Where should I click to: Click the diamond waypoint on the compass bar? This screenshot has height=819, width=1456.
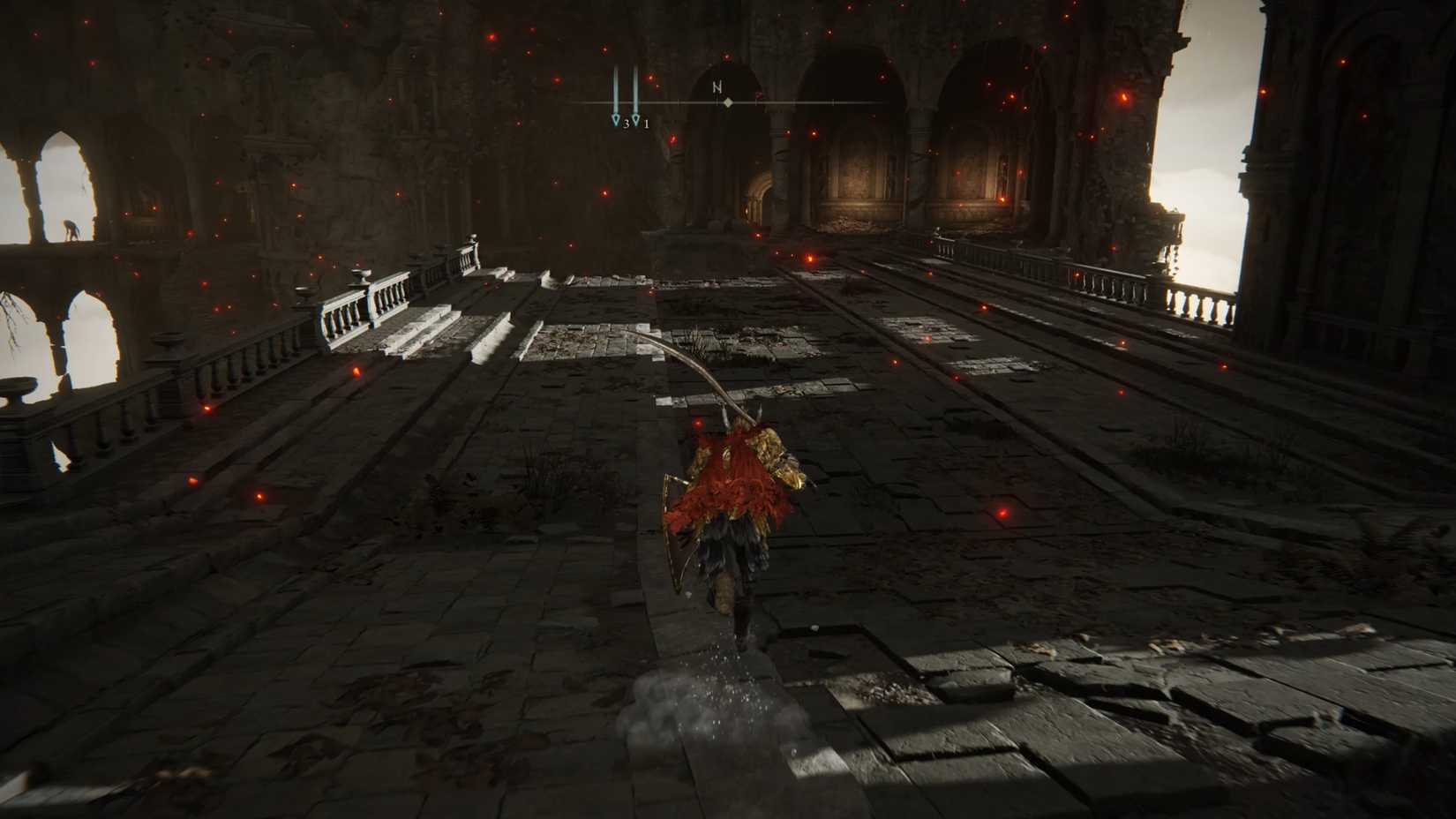[x=728, y=103]
